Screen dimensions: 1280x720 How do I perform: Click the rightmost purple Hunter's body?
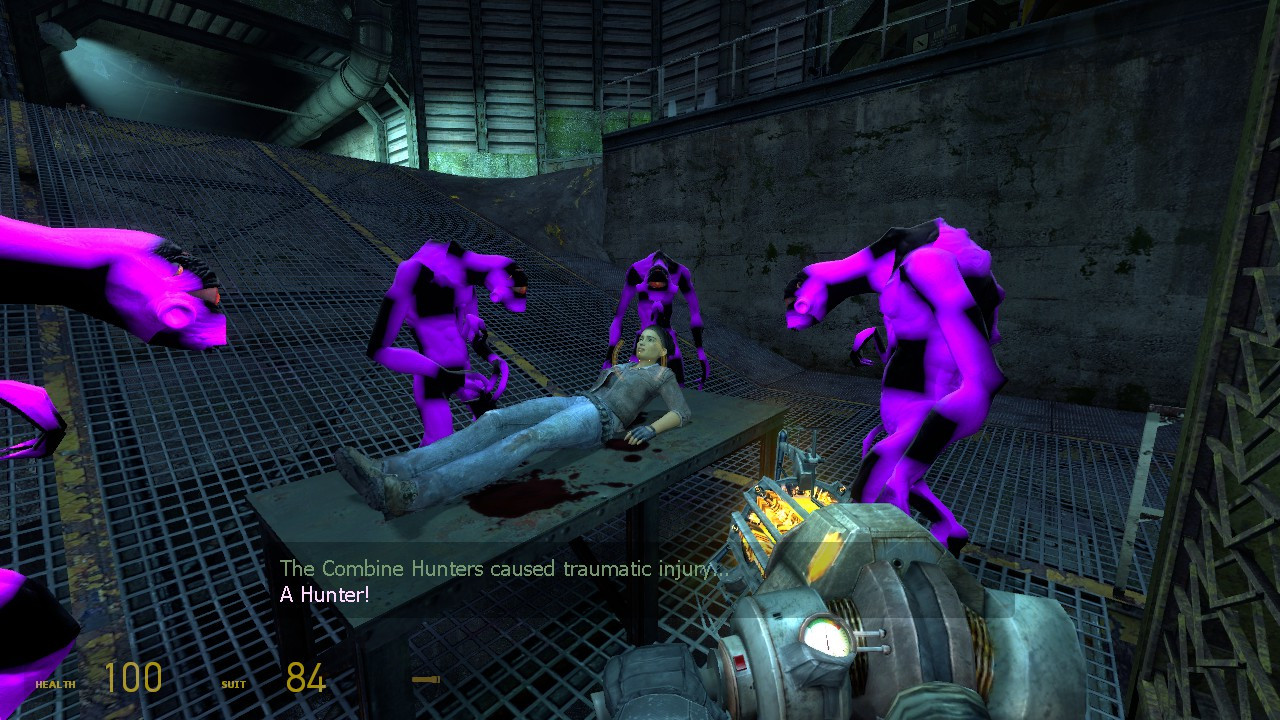pos(920,350)
